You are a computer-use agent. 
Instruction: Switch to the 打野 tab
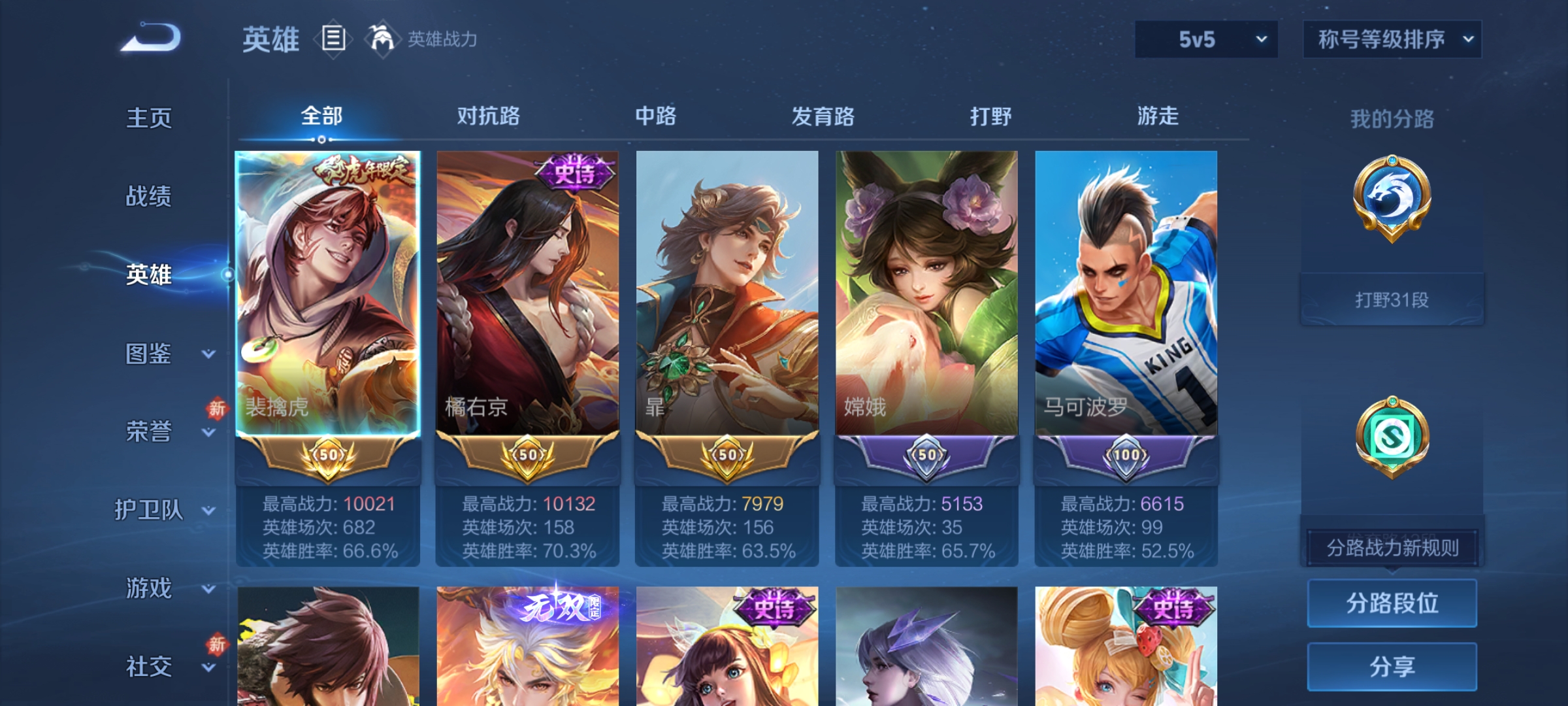pos(990,116)
